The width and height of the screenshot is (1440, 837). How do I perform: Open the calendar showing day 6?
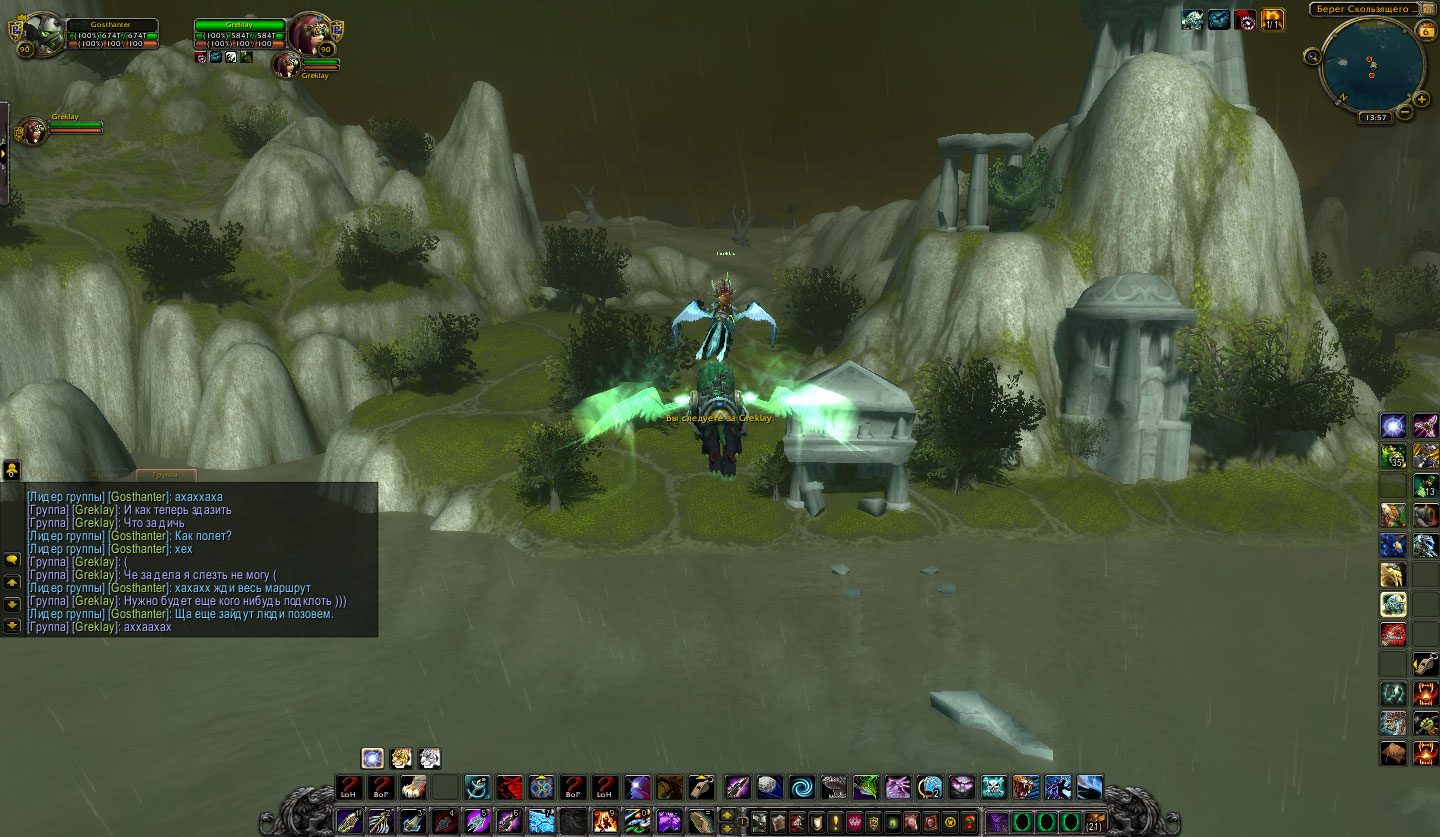click(1424, 31)
